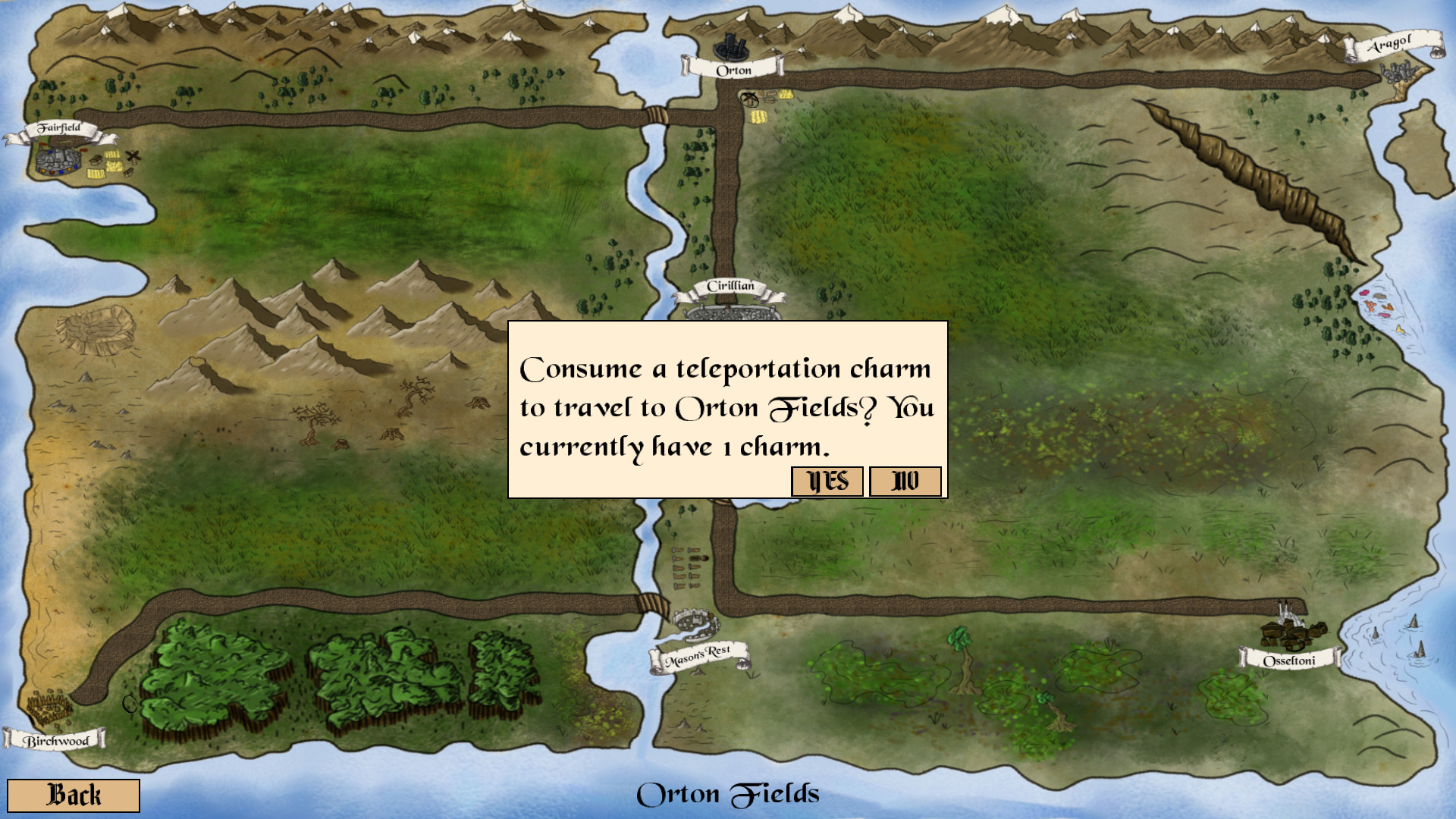This screenshot has height=819, width=1456.
Task: Click the Osseltoni banner scroll
Action: coord(1289,661)
